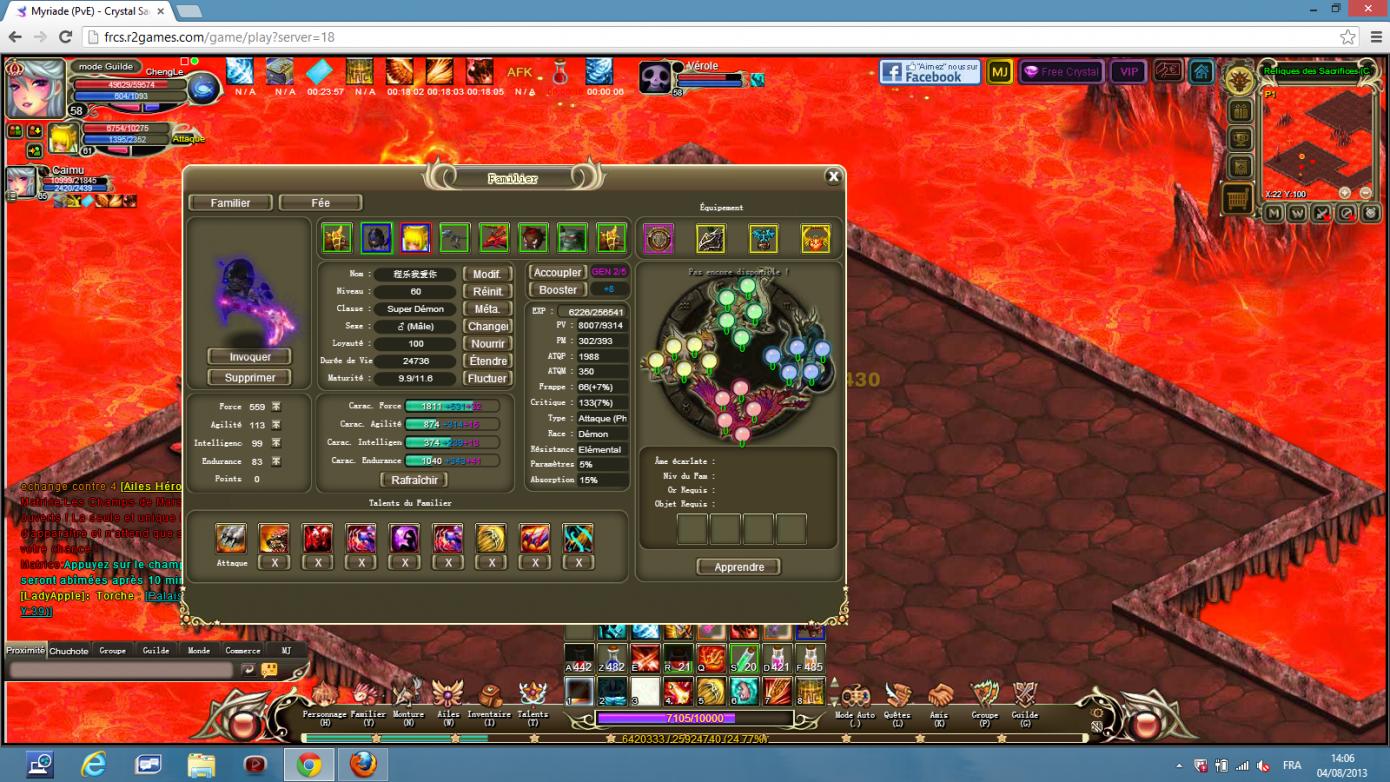
Task: Open the shopping cart store
Action: point(1238,199)
